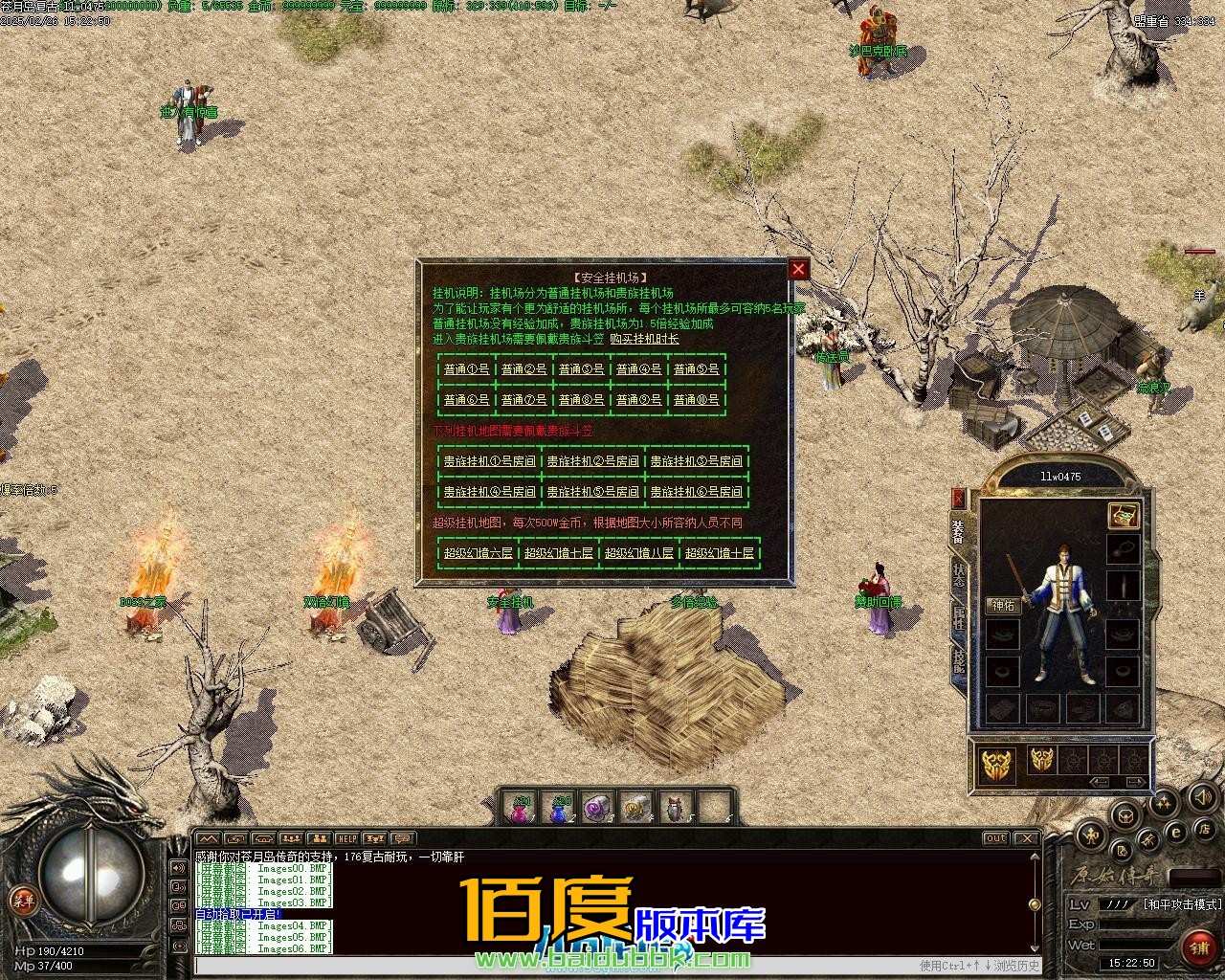The image size is (1225, 980).
Task: Select the red potion in the quick item bar
Action: (x=522, y=811)
